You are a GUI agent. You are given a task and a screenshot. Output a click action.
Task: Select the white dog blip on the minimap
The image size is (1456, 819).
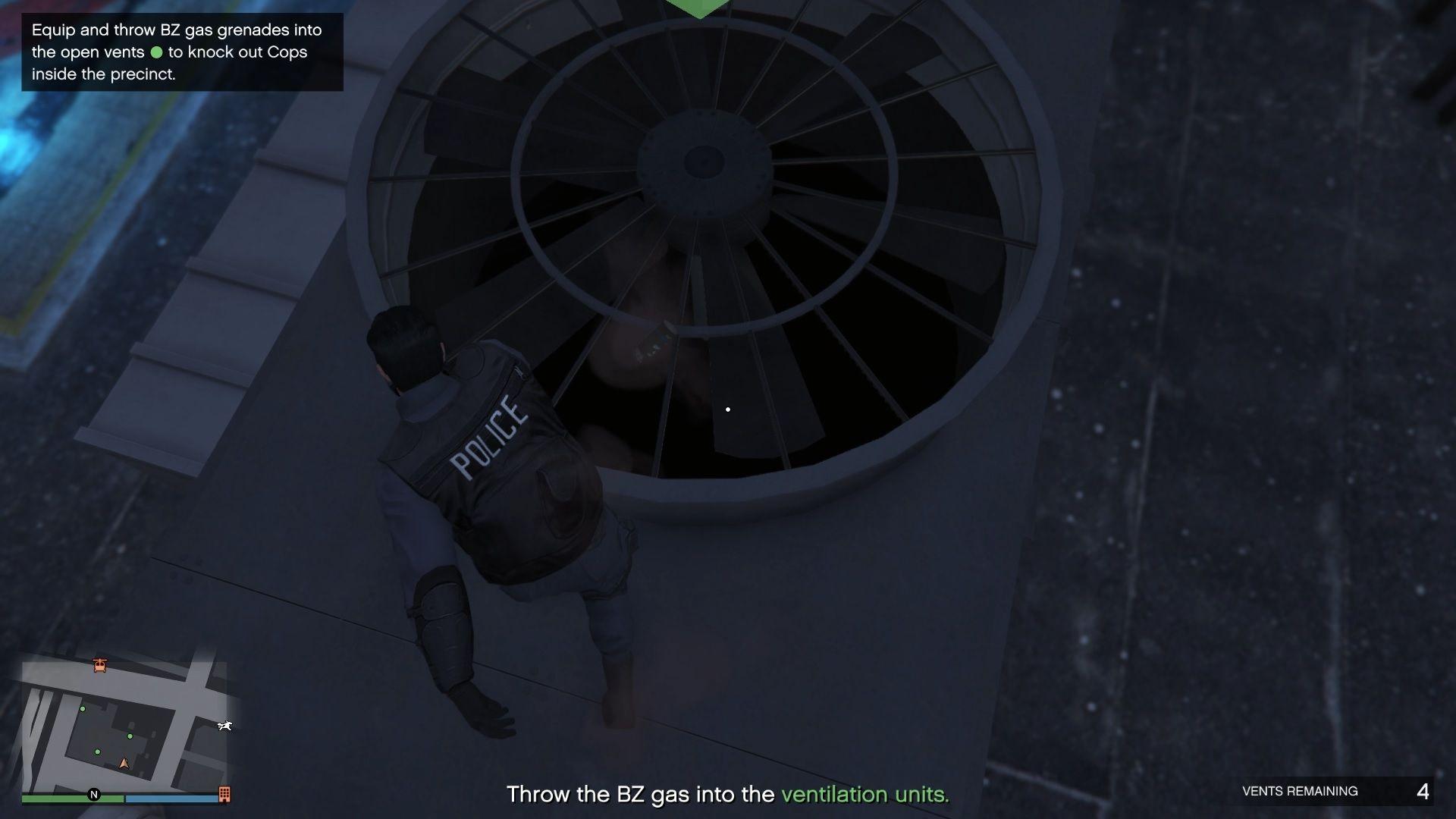coord(224,726)
